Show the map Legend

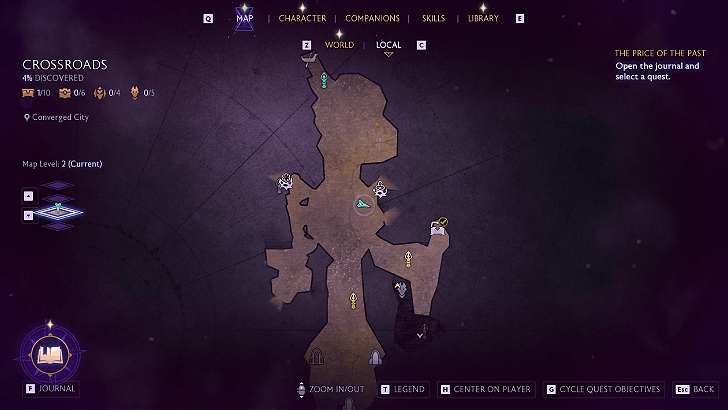pyautogui.click(x=408, y=389)
